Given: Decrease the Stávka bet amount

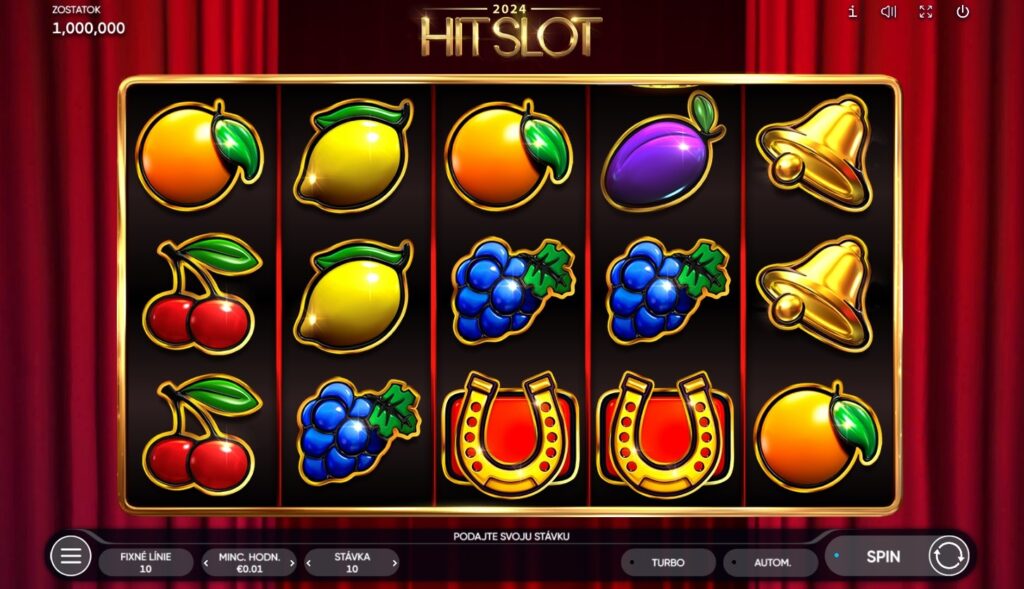Looking at the screenshot, I should pos(309,563).
